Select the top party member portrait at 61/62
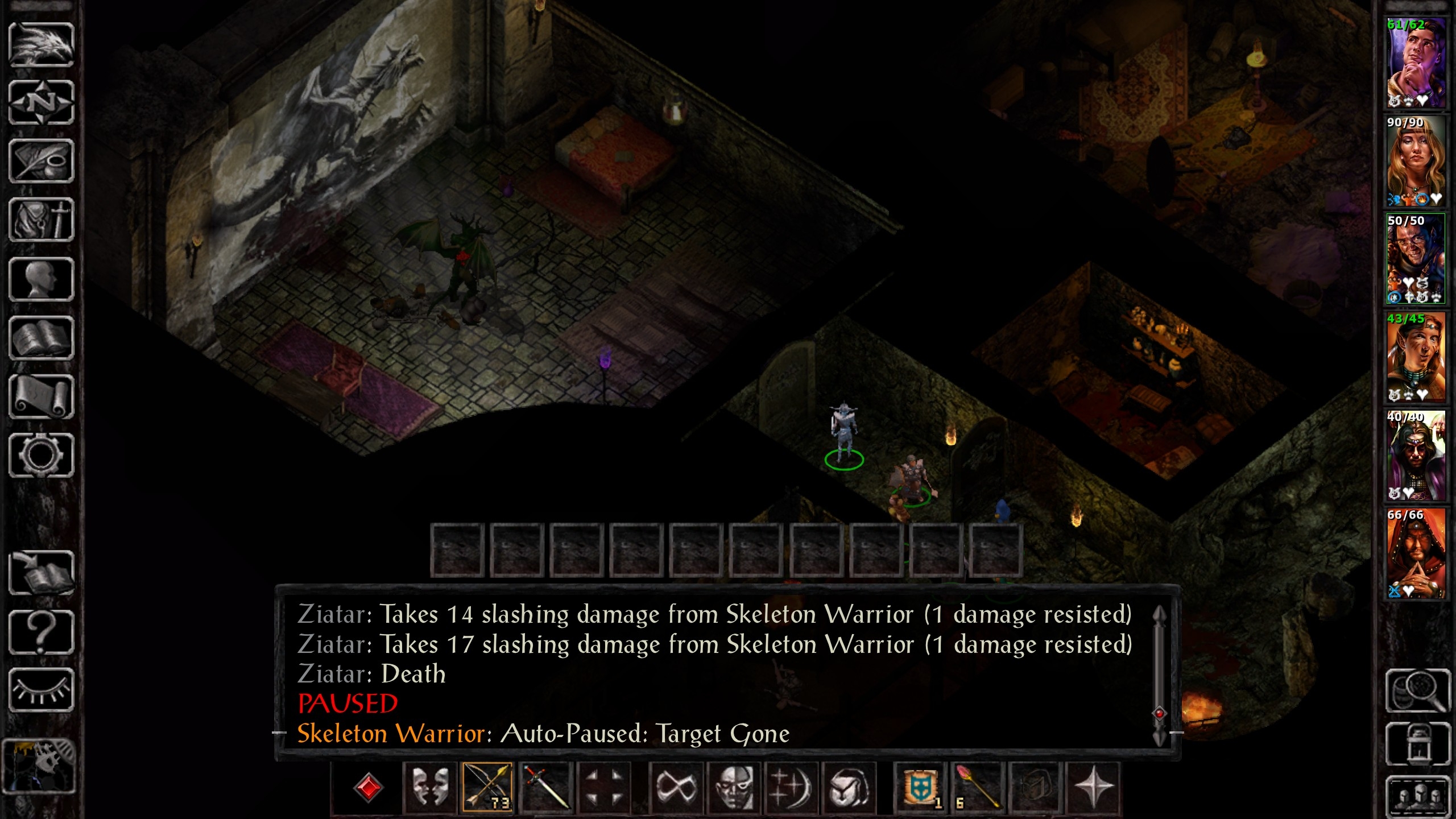 click(x=1416, y=63)
